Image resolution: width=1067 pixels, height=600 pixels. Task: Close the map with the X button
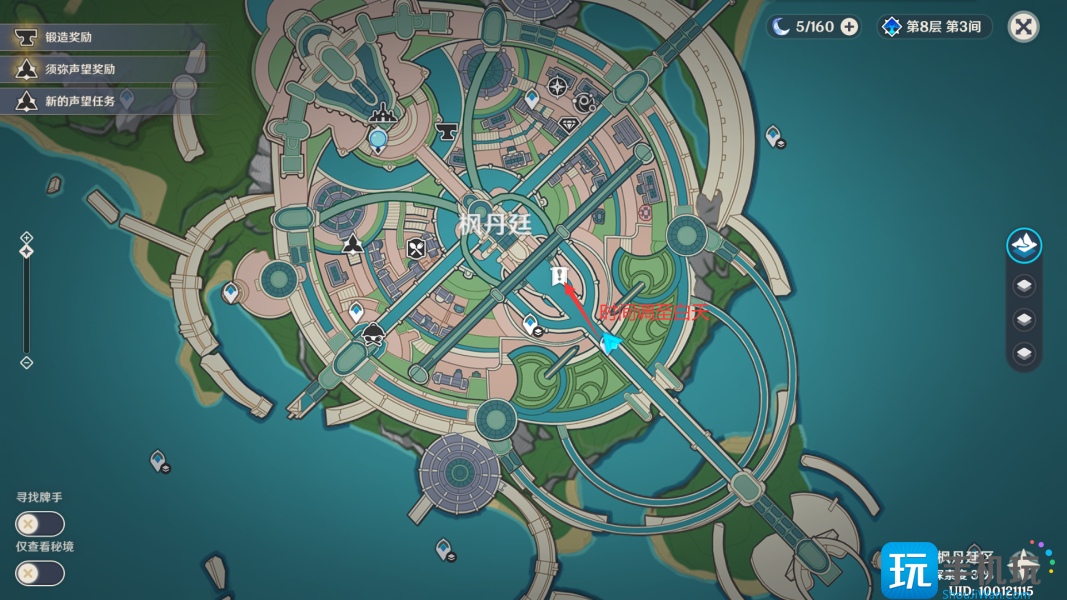point(1023,26)
